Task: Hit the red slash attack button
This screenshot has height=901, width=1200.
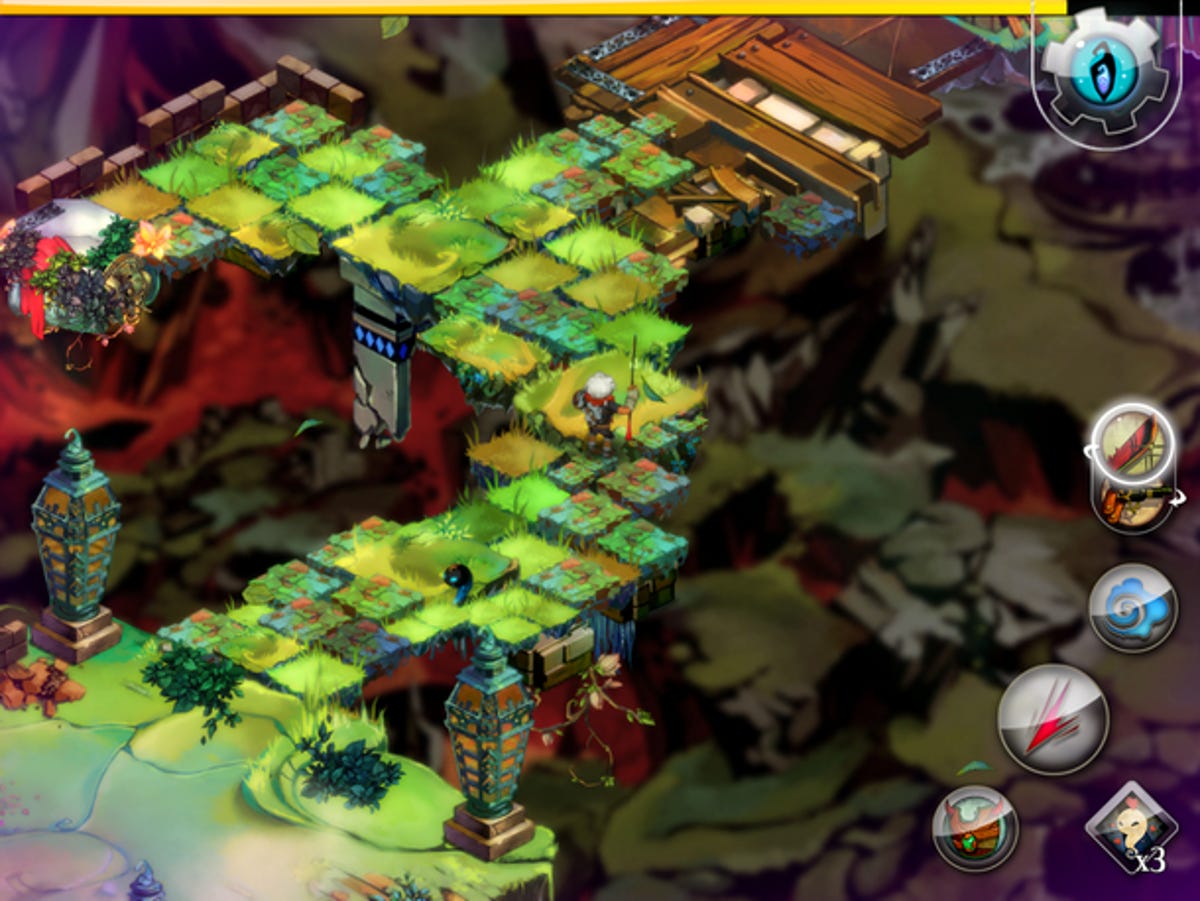Action: coord(1053,719)
